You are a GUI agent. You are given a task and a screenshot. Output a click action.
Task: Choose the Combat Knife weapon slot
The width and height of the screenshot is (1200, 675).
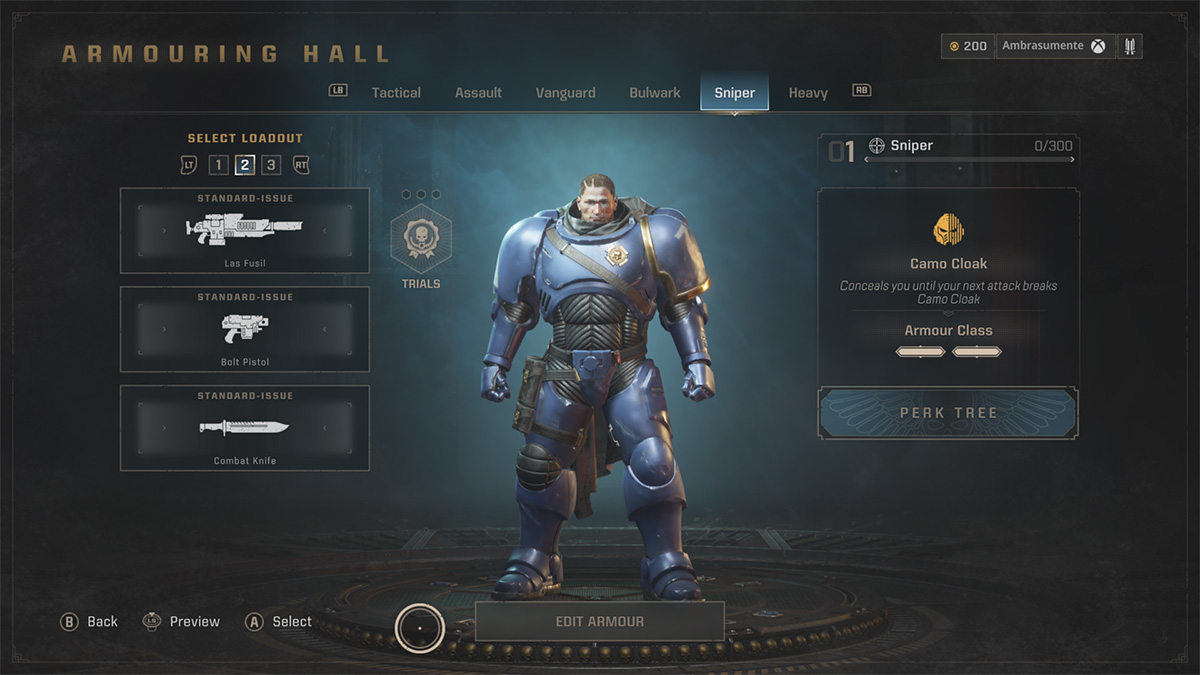pyautogui.click(x=245, y=428)
